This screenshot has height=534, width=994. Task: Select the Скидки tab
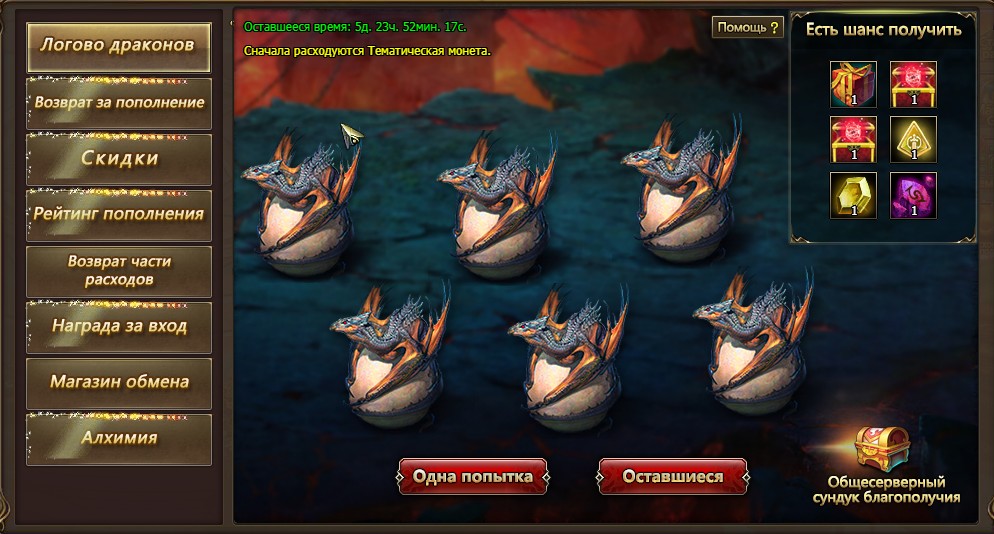[x=119, y=159]
